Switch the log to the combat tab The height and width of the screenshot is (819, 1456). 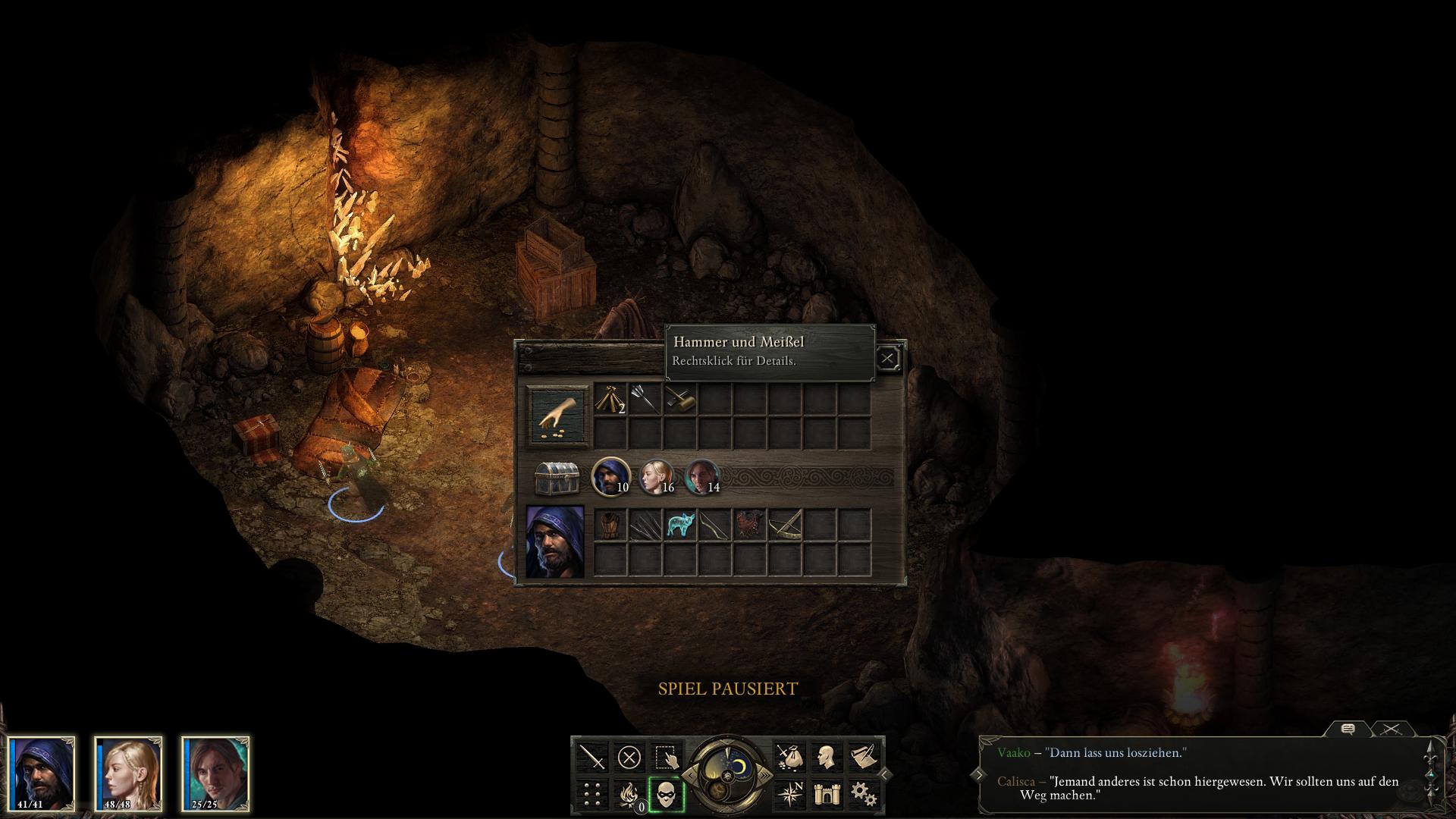click(x=1391, y=729)
